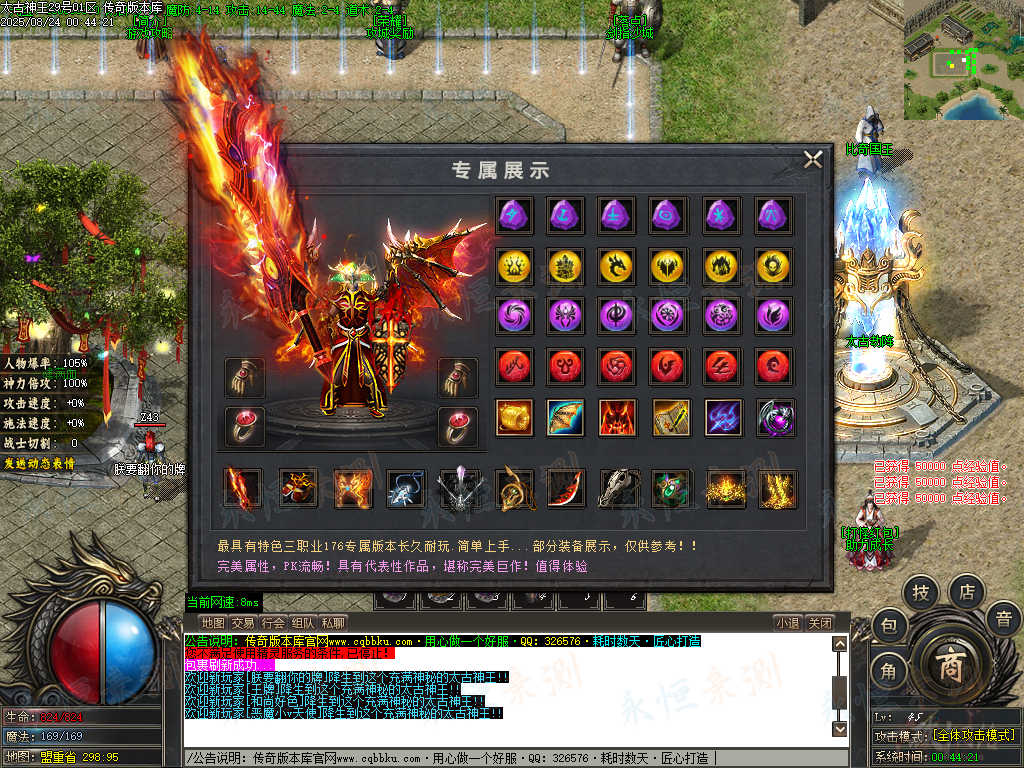Image resolution: width=1024 pixels, height=768 pixels.
Task: Open the 地图 map tab
Action: (x=212, y=622)
